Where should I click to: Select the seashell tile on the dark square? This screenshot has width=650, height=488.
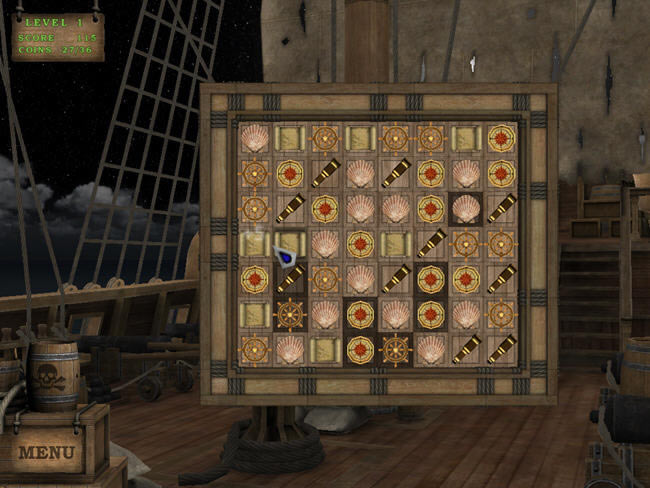466,208
